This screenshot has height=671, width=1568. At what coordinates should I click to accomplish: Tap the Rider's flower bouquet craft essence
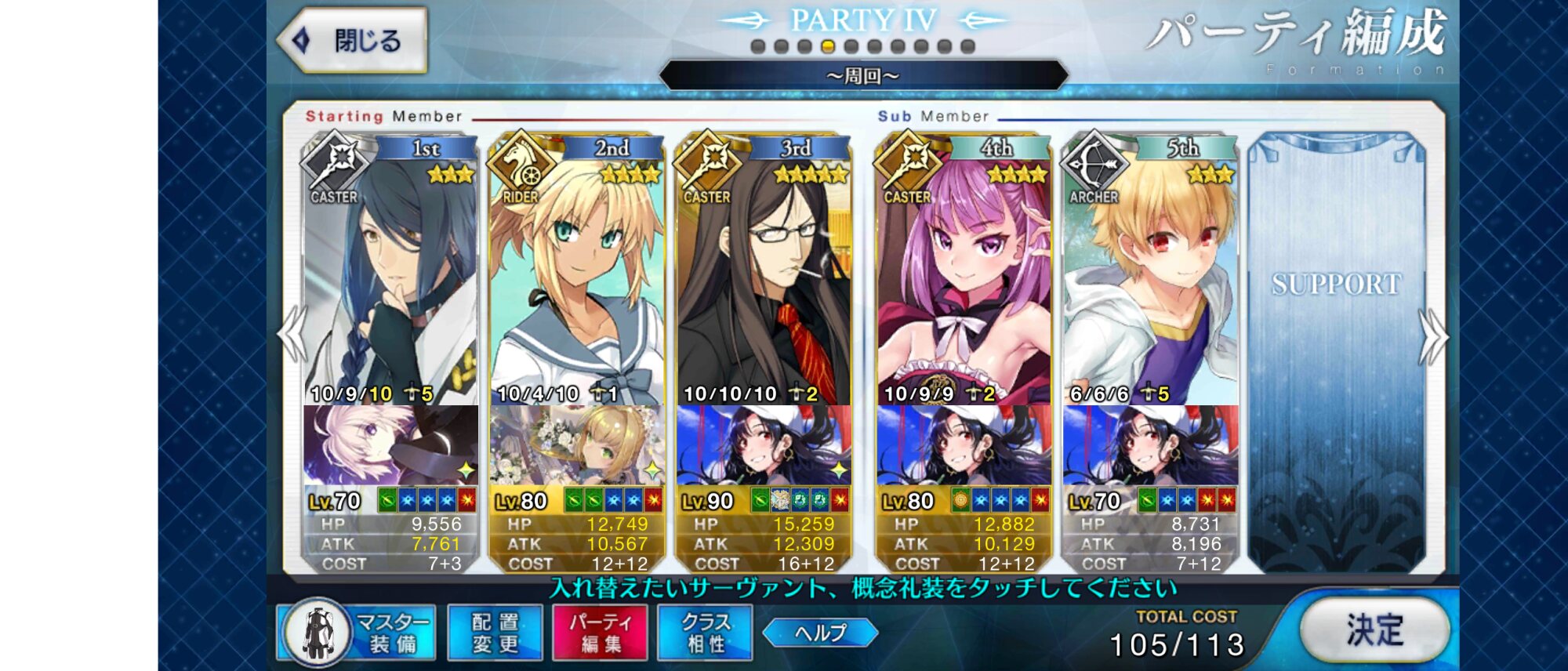[576, 445]
